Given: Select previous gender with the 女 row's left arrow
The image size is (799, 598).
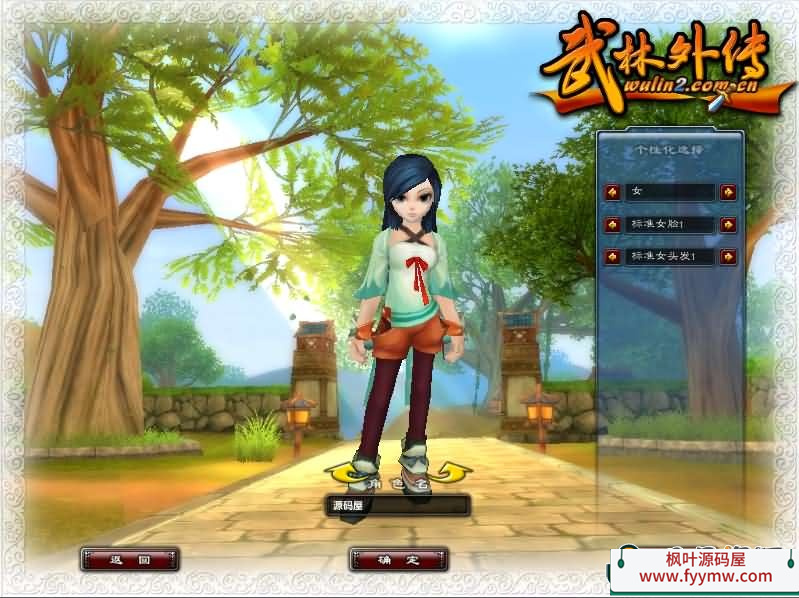Looking at the screenshot, I should (x=611, y=191).
